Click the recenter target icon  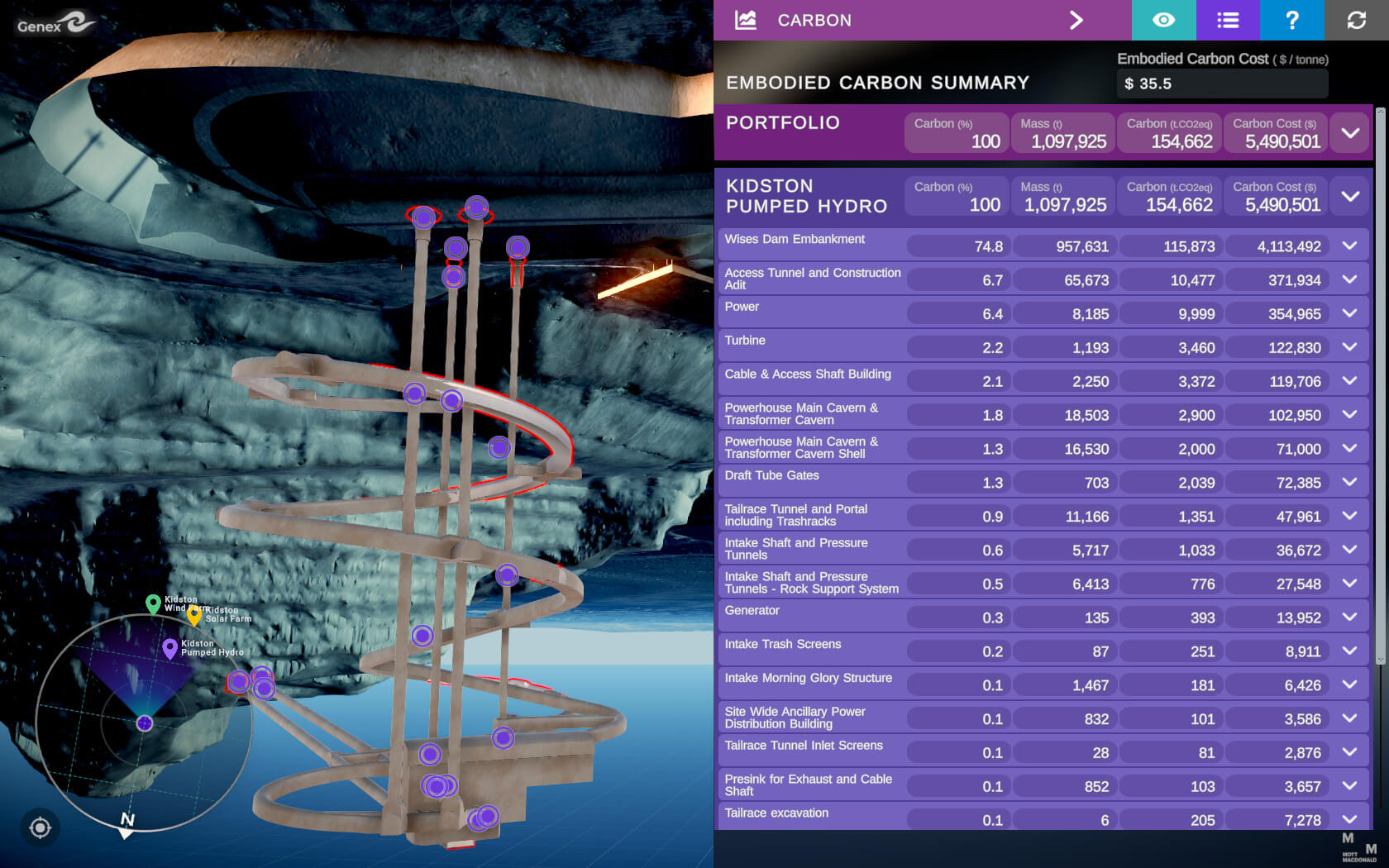tap(40, 827)
